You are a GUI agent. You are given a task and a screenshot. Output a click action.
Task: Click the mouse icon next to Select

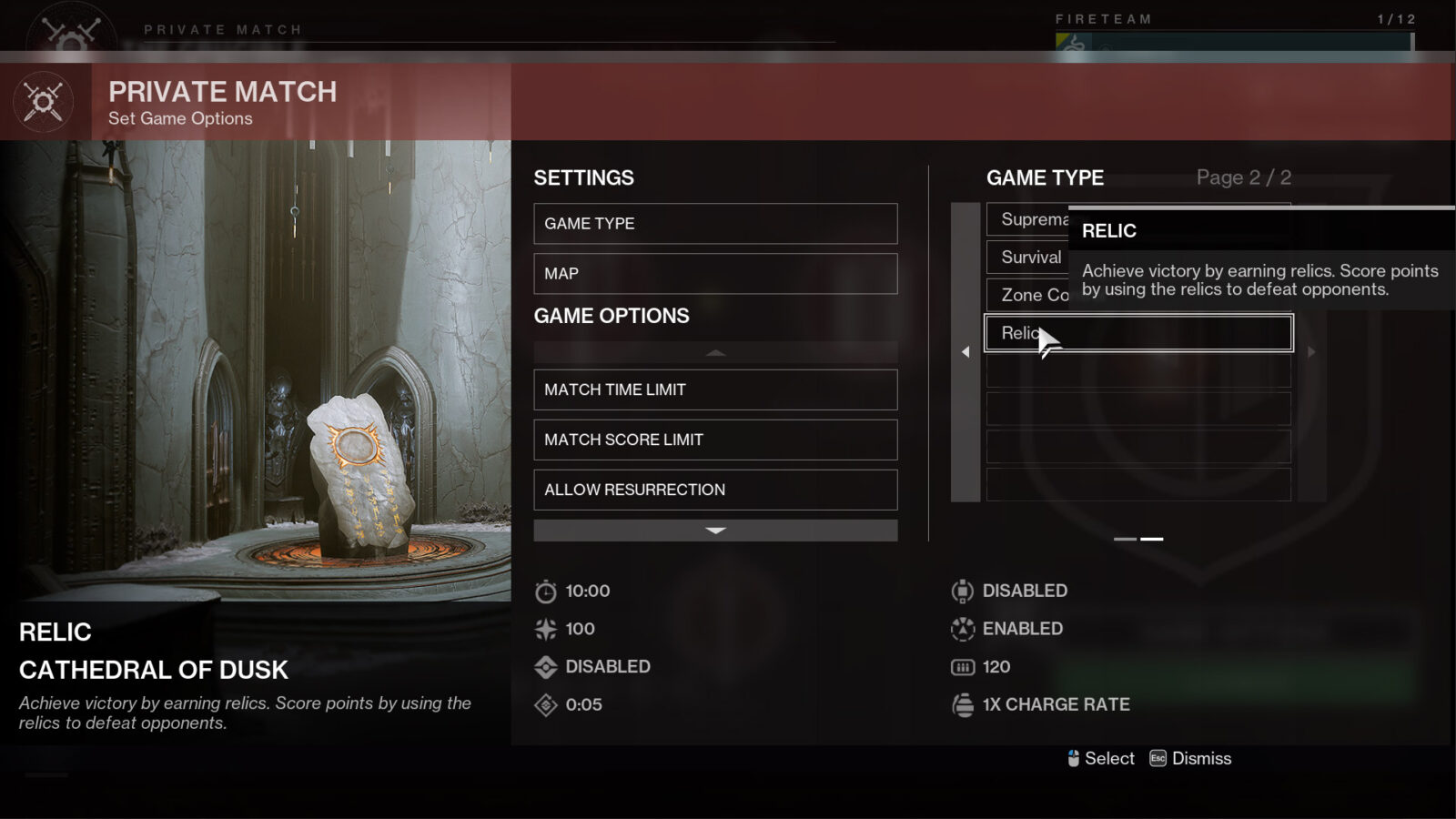point(1074,758)
